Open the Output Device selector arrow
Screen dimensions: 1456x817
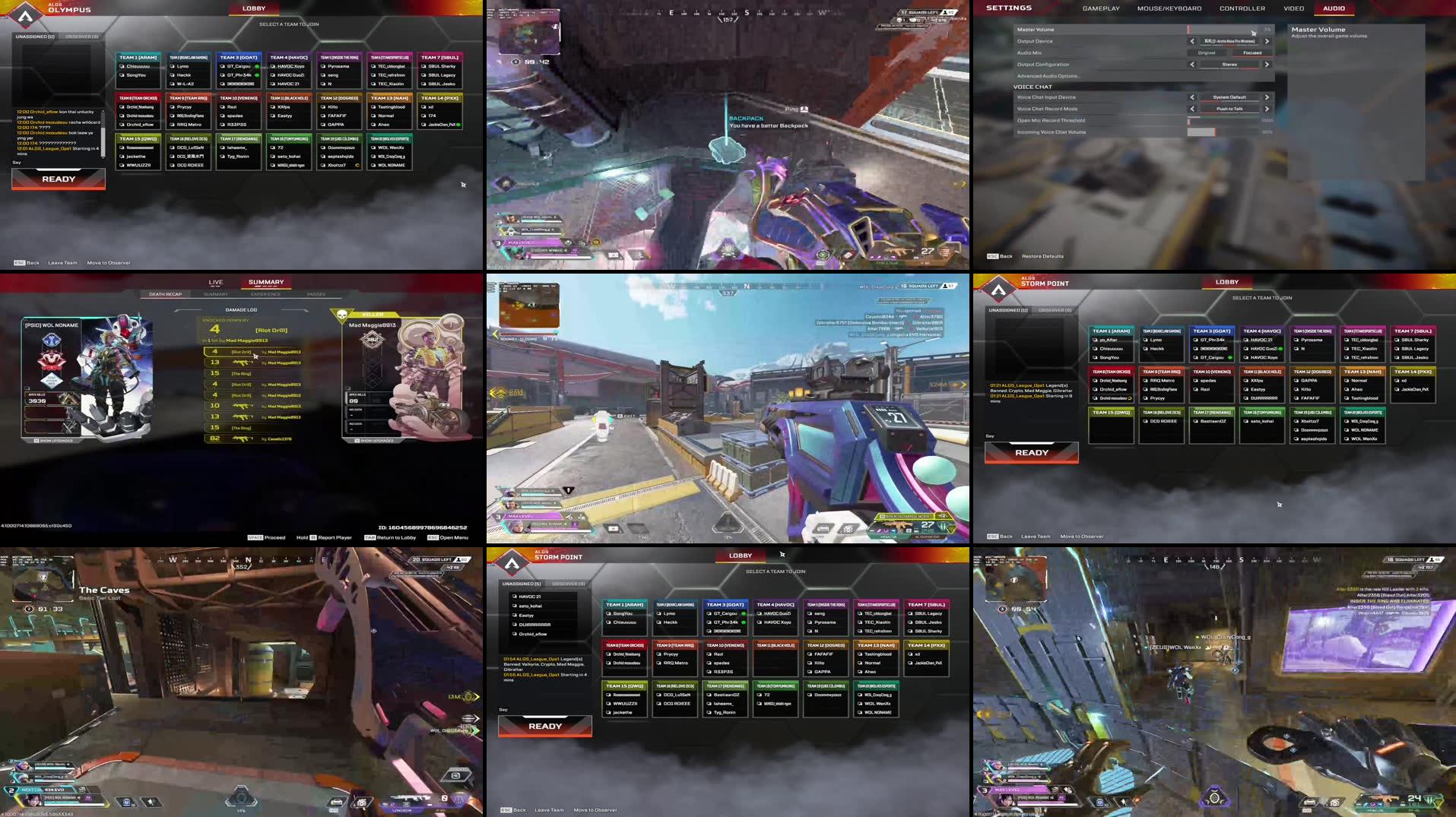pos(1266,41)
